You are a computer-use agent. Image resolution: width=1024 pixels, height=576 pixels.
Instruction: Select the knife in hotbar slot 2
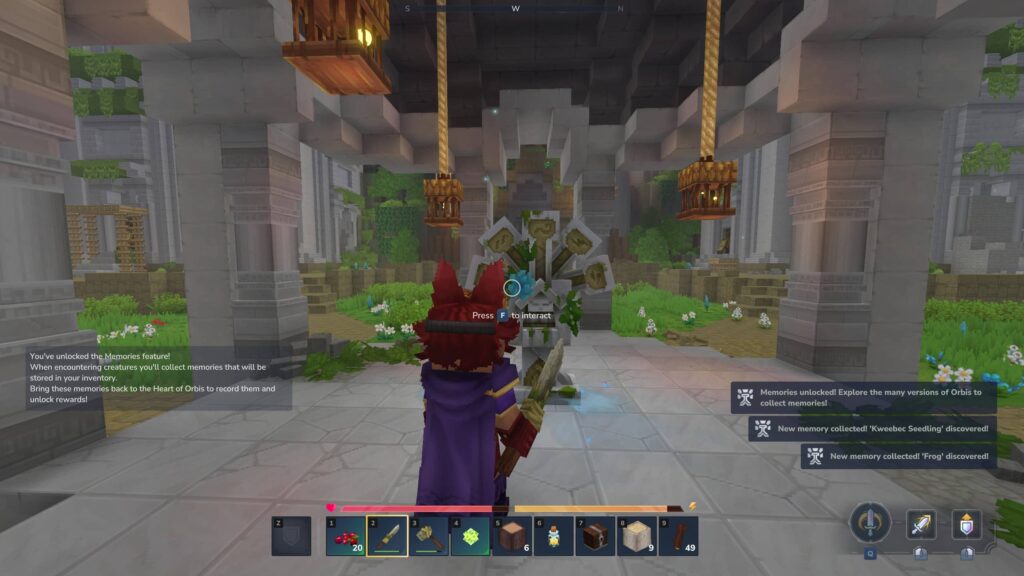tap(387, 536)
